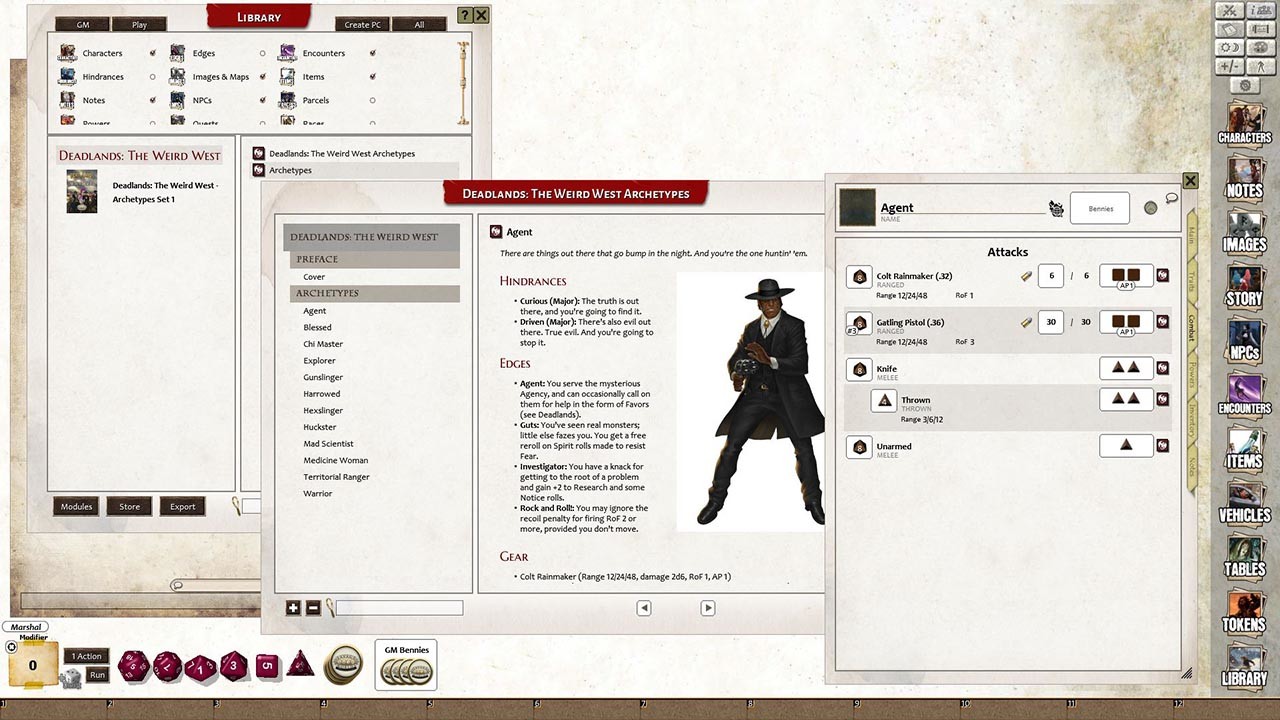Click the bullet ammo icon for Colt Rainmaker
Screen dimensions: 1280x720
(x=1025, y=275)
